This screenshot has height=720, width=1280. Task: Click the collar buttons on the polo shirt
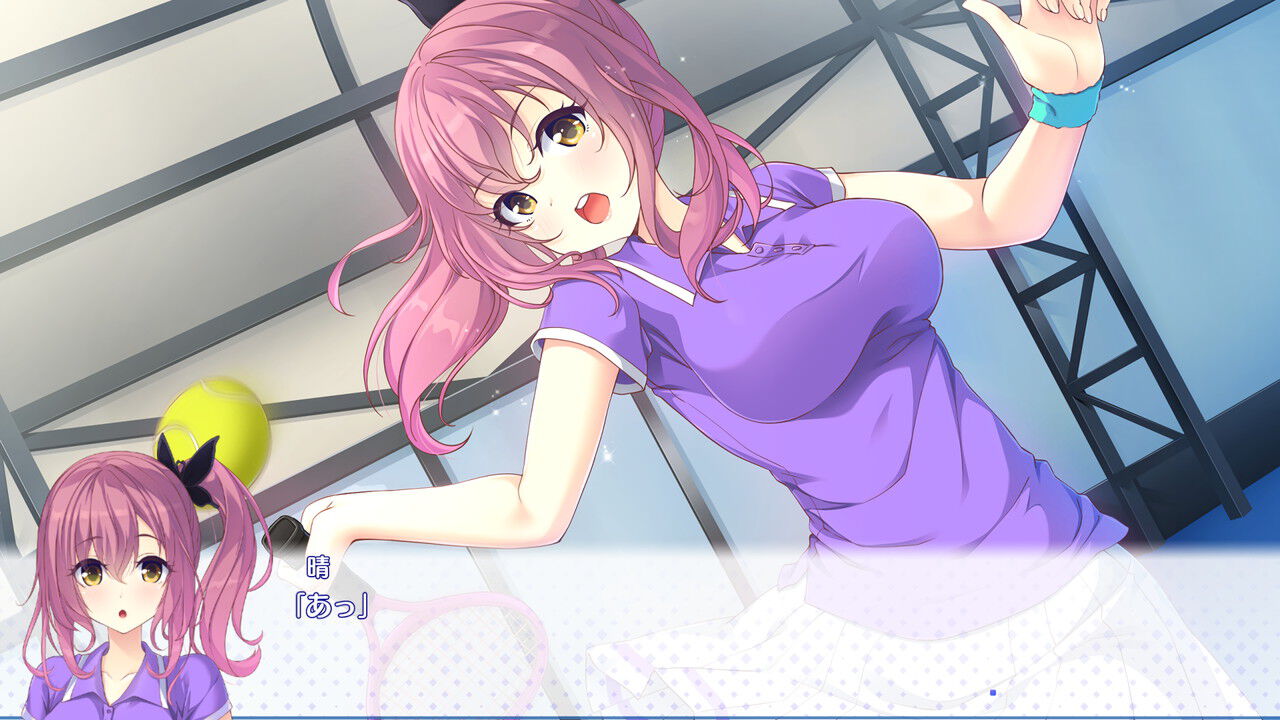click(780, 250)
